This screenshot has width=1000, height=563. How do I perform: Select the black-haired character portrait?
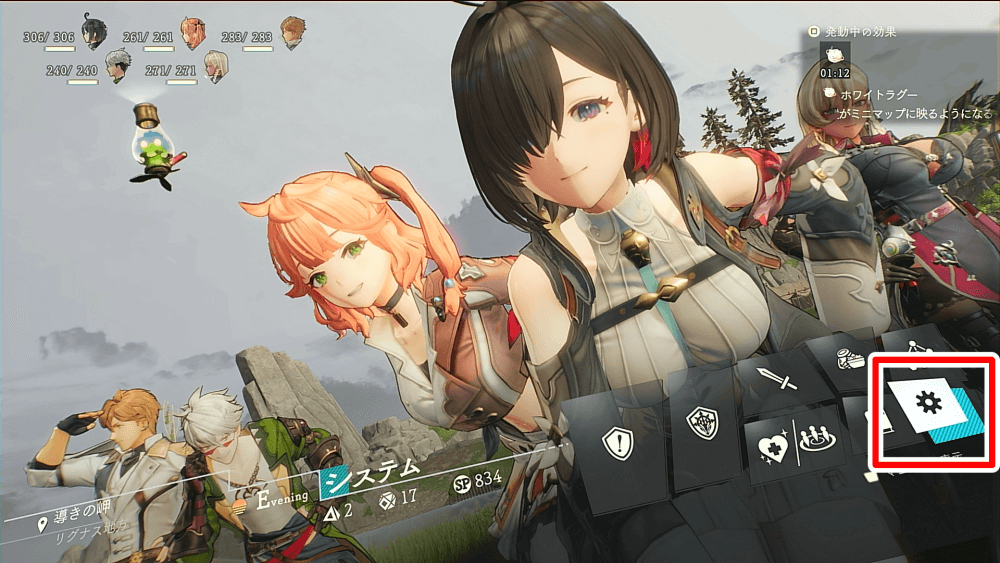(x=94, y=32)
